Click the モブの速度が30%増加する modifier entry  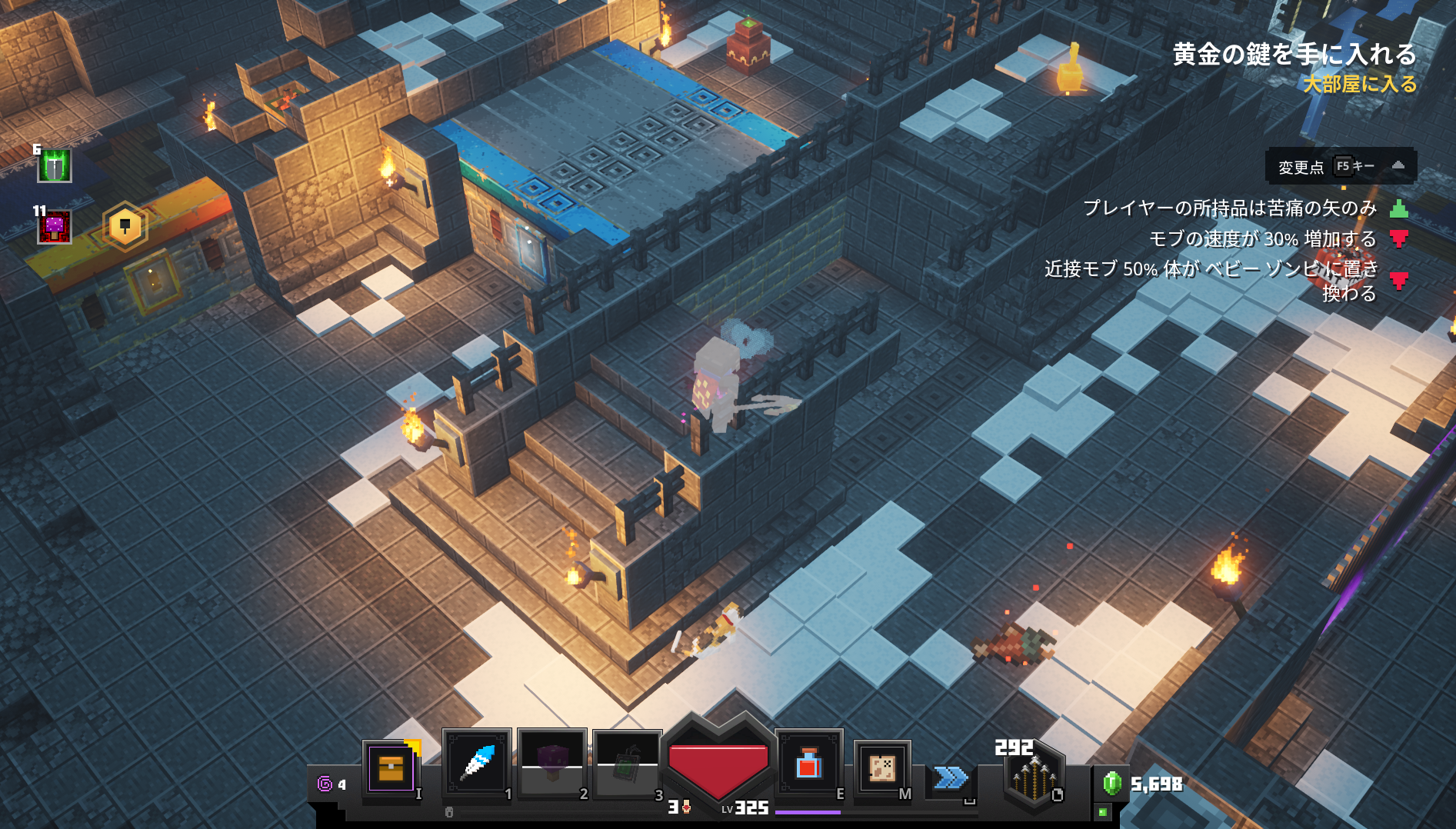[1262, 239]
